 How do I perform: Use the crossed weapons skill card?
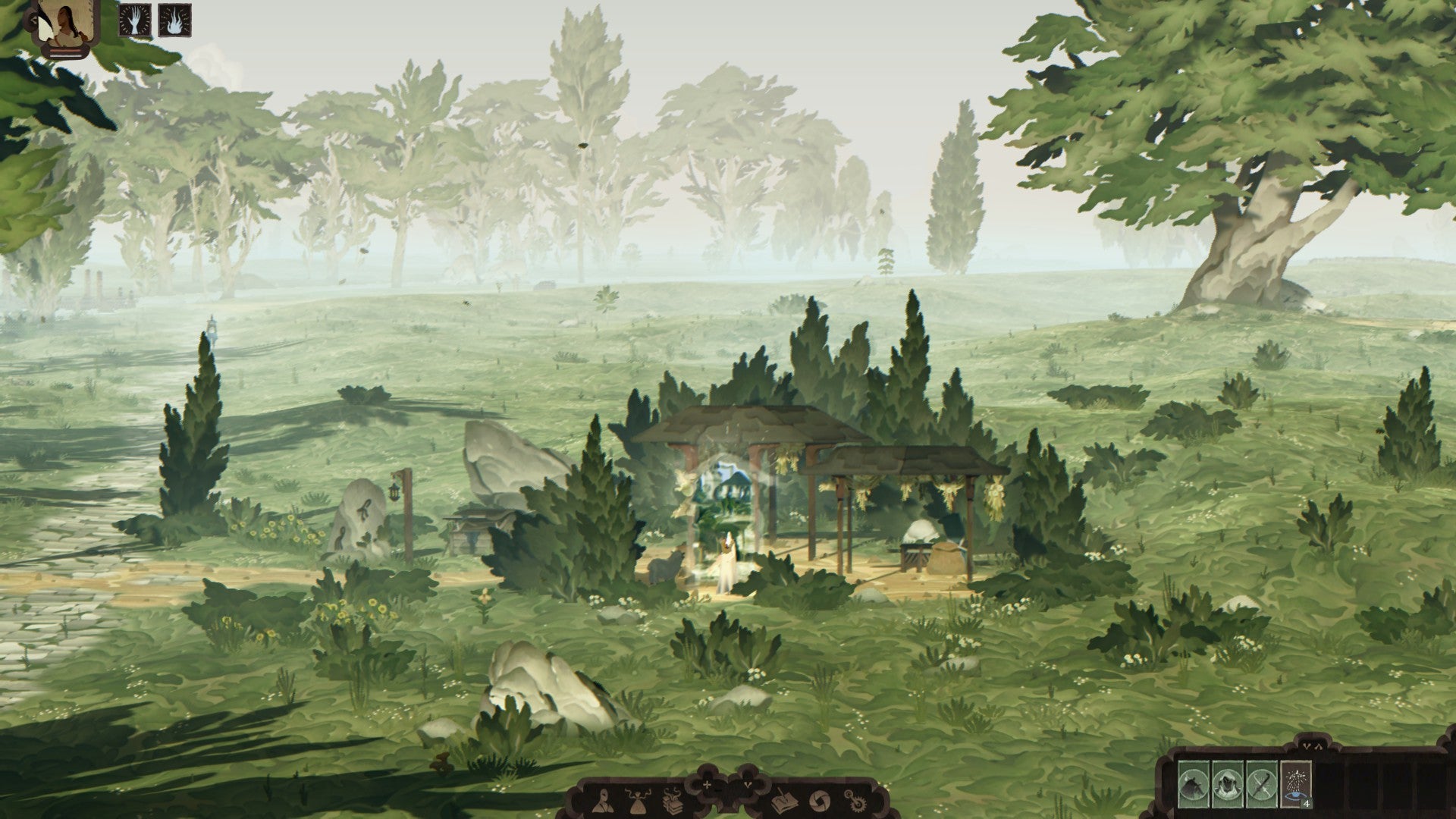coord(1262,783)
